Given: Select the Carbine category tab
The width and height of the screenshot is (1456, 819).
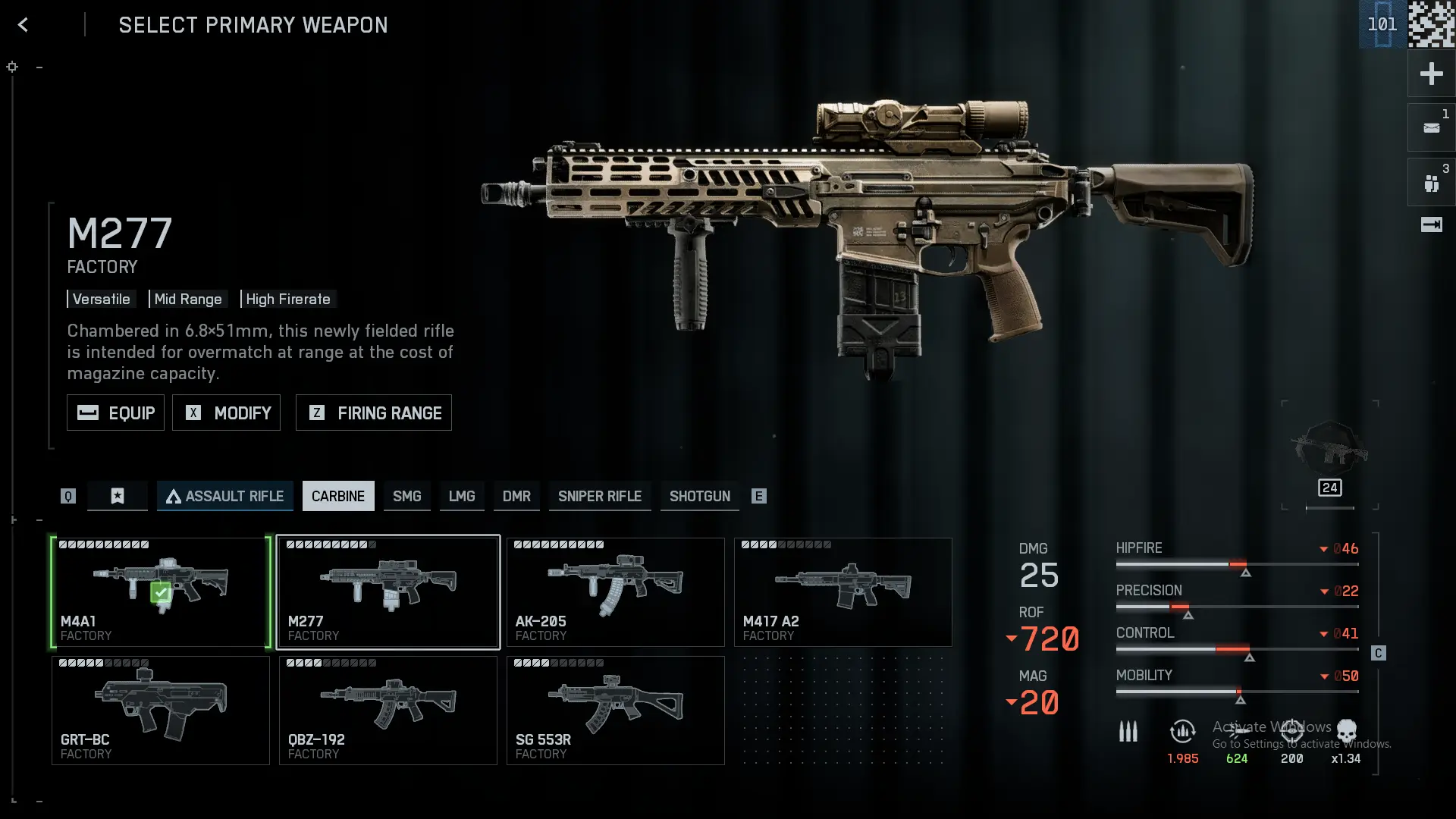Looking at the screenshot, I should pos(338,496).
